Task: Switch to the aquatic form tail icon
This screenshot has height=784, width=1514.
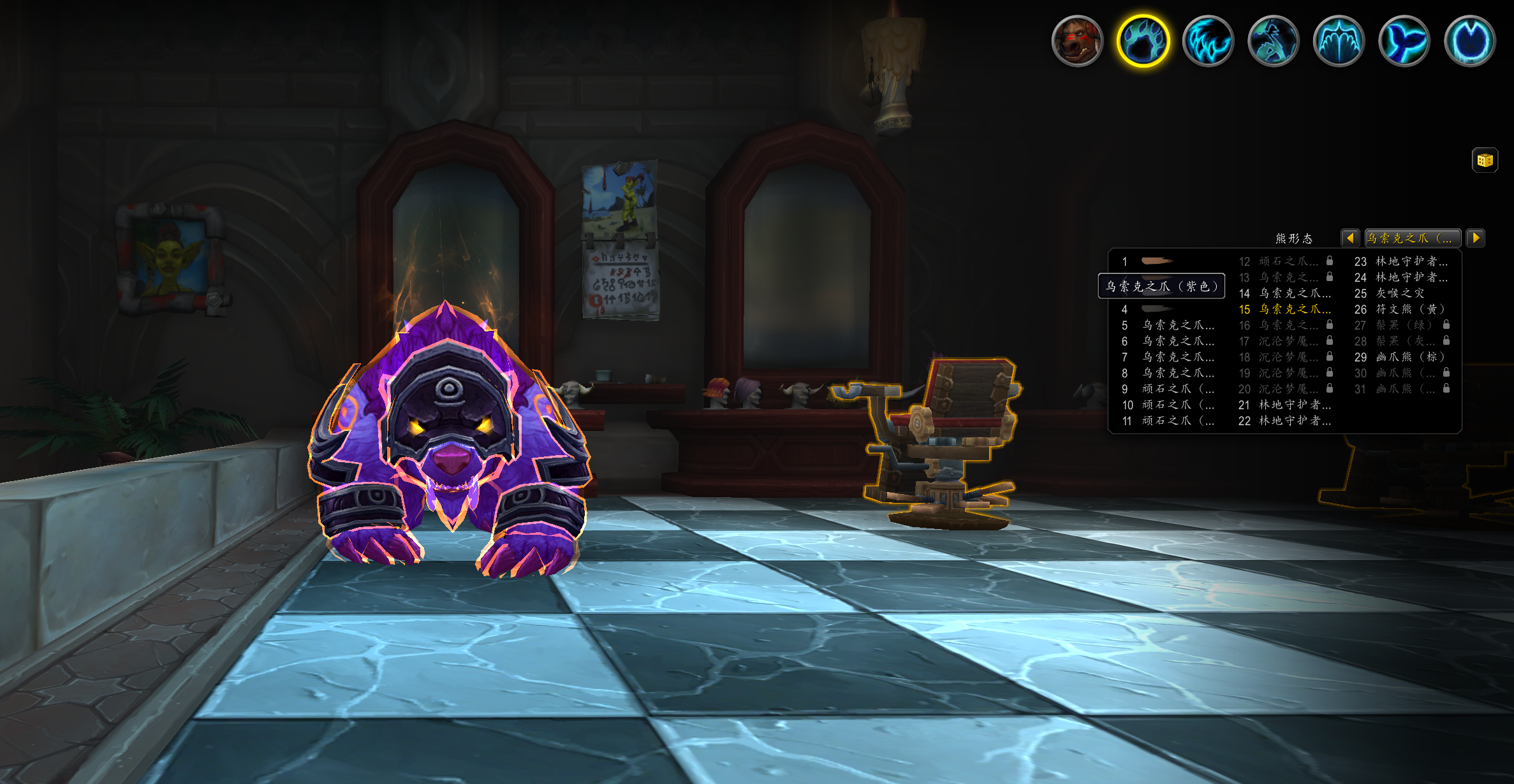Action: click(1404, 41)
